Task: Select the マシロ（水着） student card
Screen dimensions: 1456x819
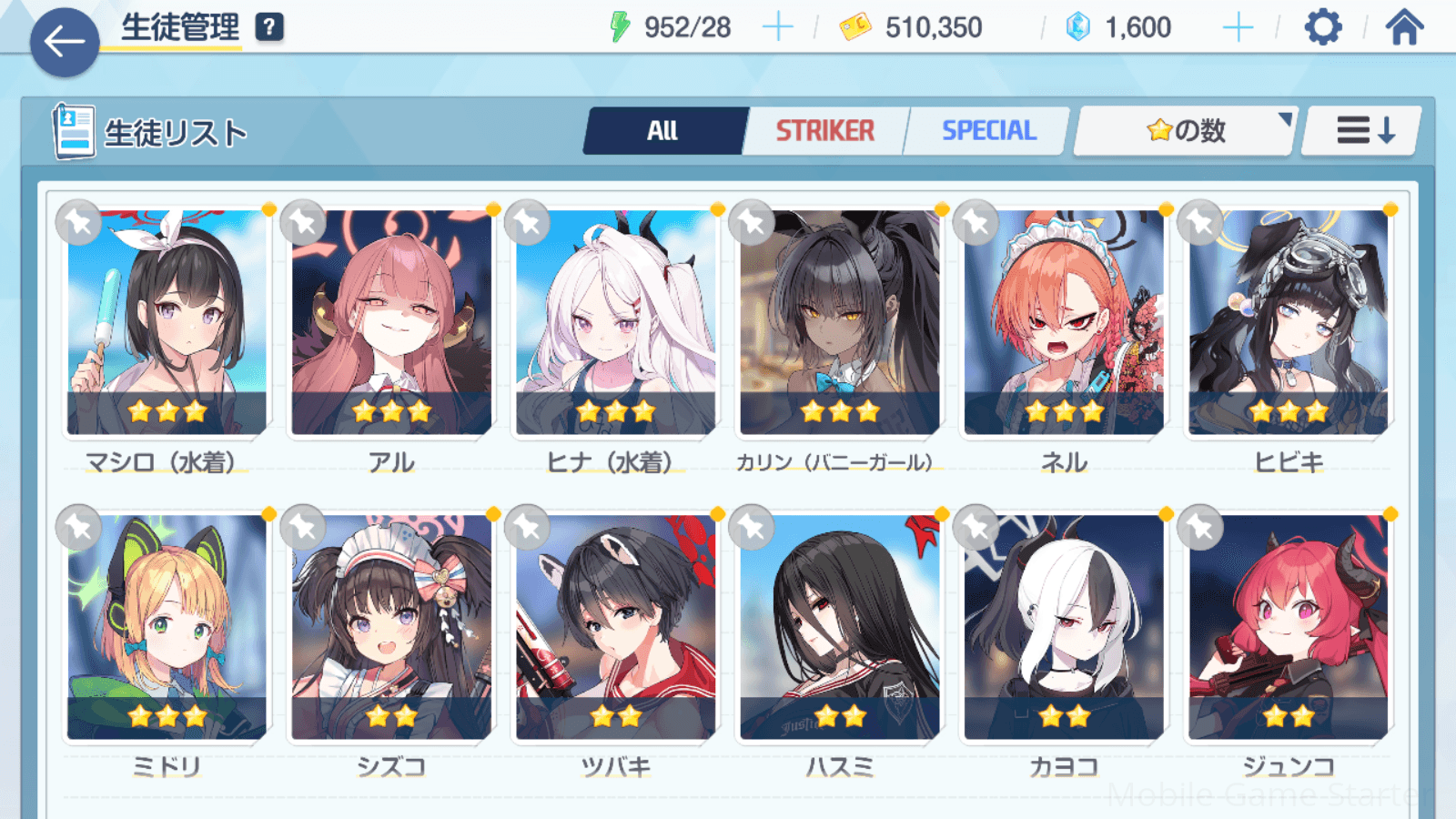Action: coord(167,323)
